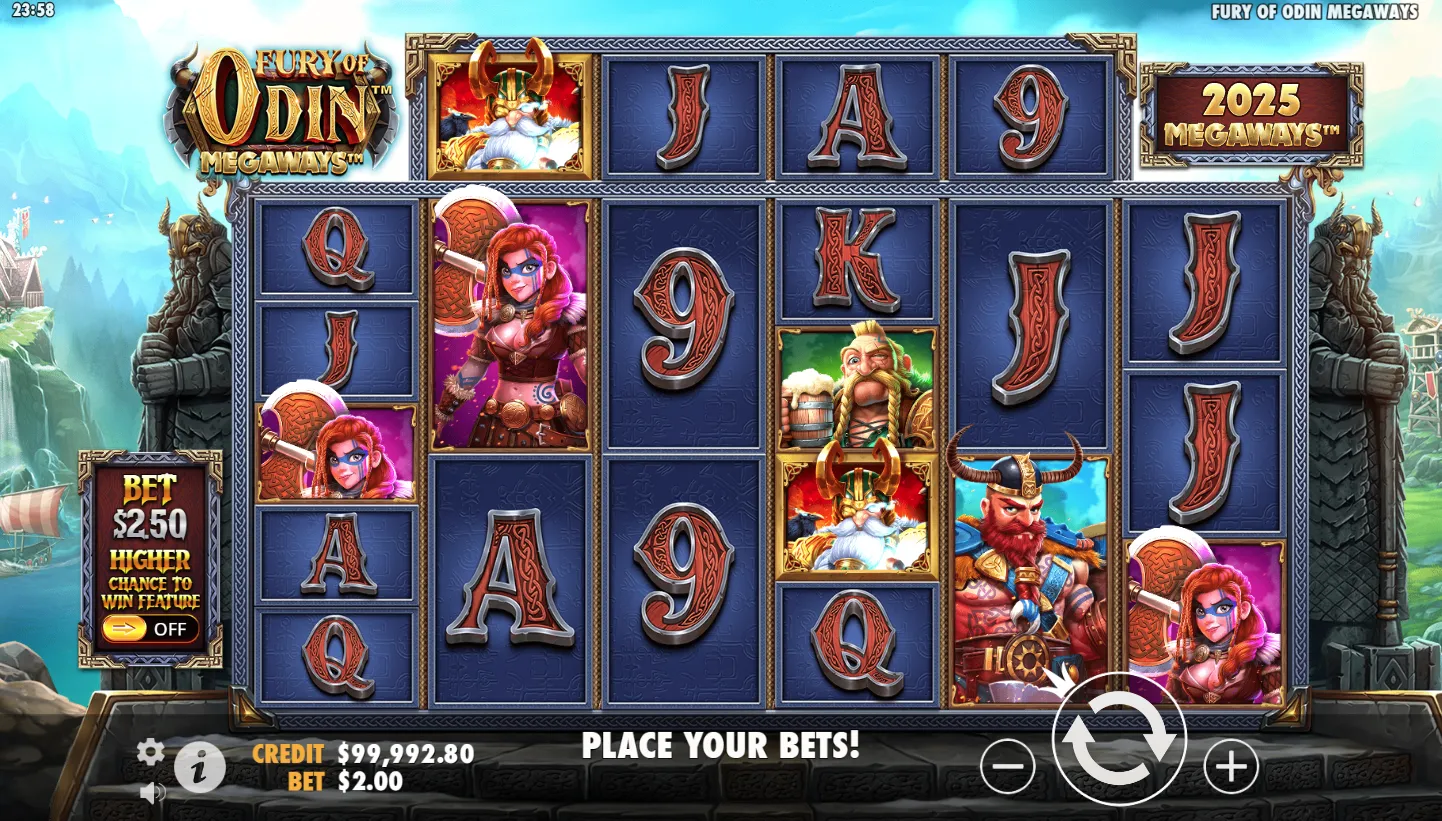Increase the bet with the plus button
The height and width of the screenshot is (821, 1442).
tap(1230, 767)
